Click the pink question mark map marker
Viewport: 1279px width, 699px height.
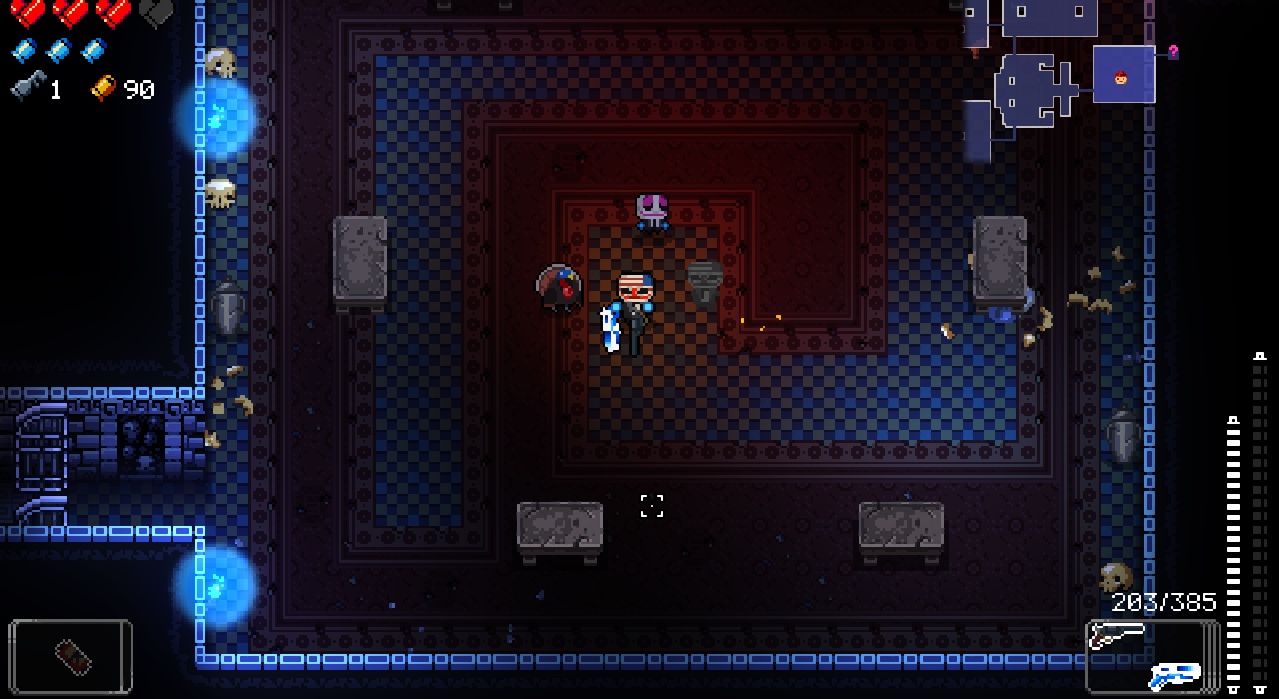pos(1173,52)
